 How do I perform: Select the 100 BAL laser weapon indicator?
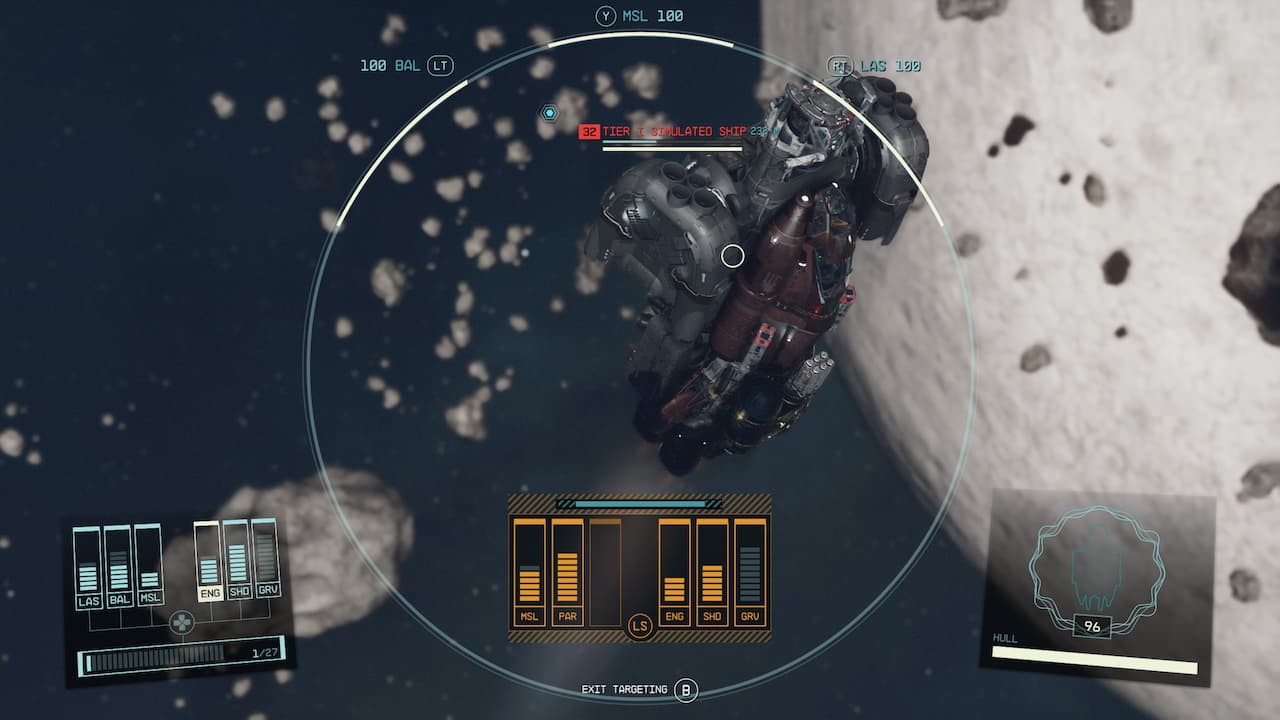click(x=388, y=63)
